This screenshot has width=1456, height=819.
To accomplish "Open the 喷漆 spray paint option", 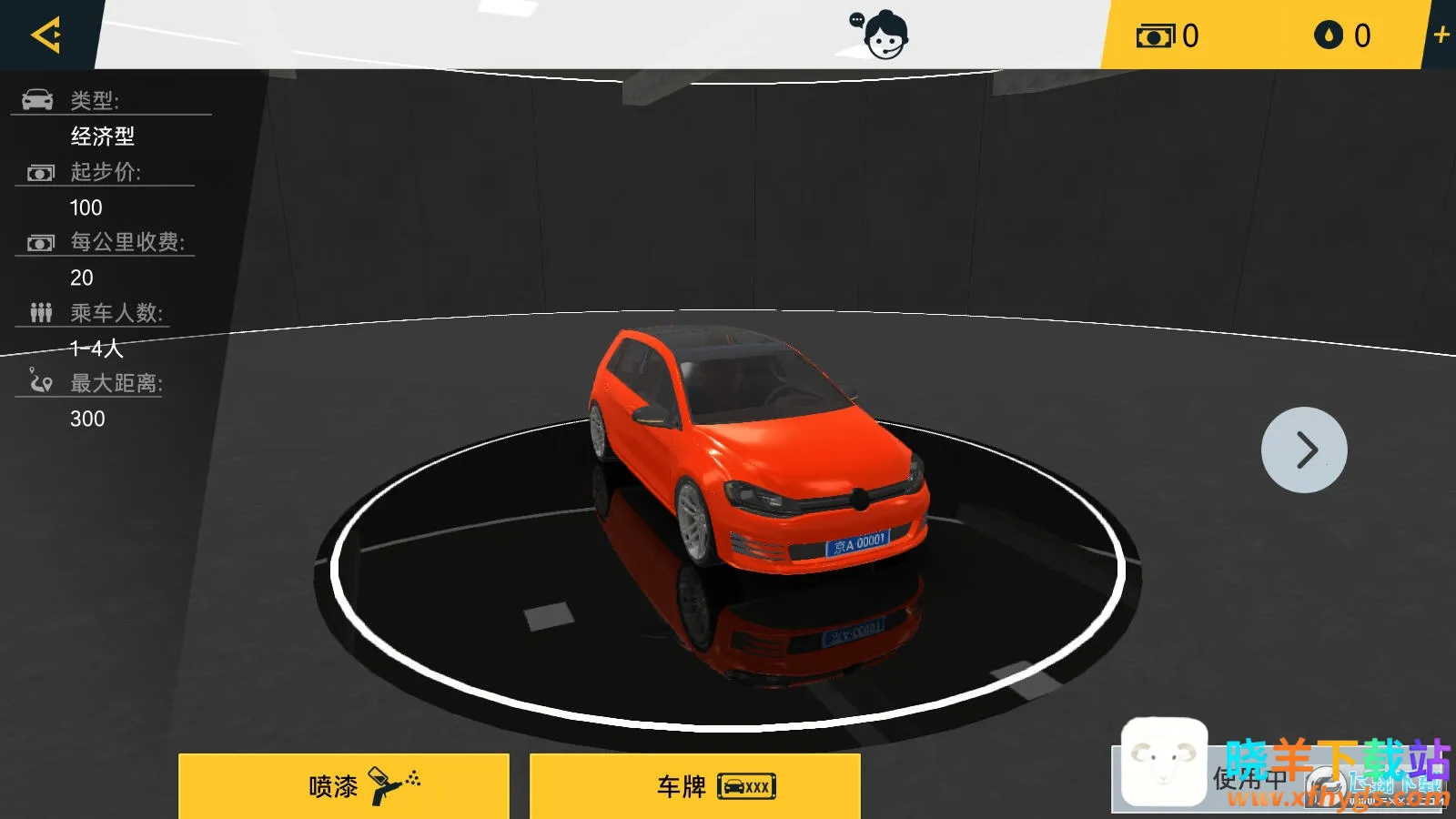I will point(343,785).
